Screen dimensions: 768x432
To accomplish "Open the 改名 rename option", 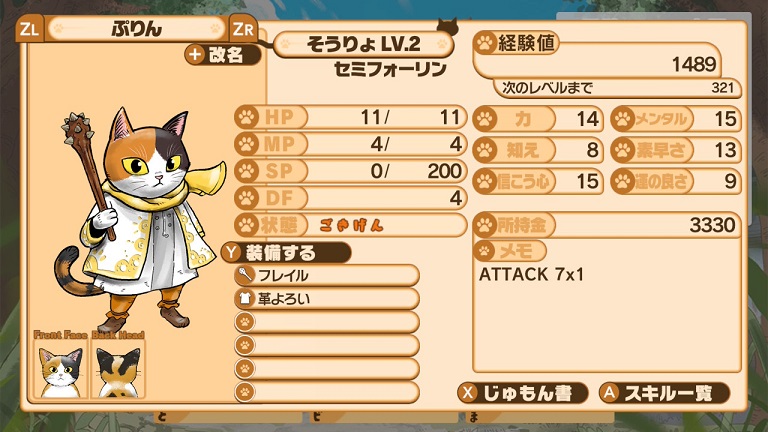I will 222,55.
